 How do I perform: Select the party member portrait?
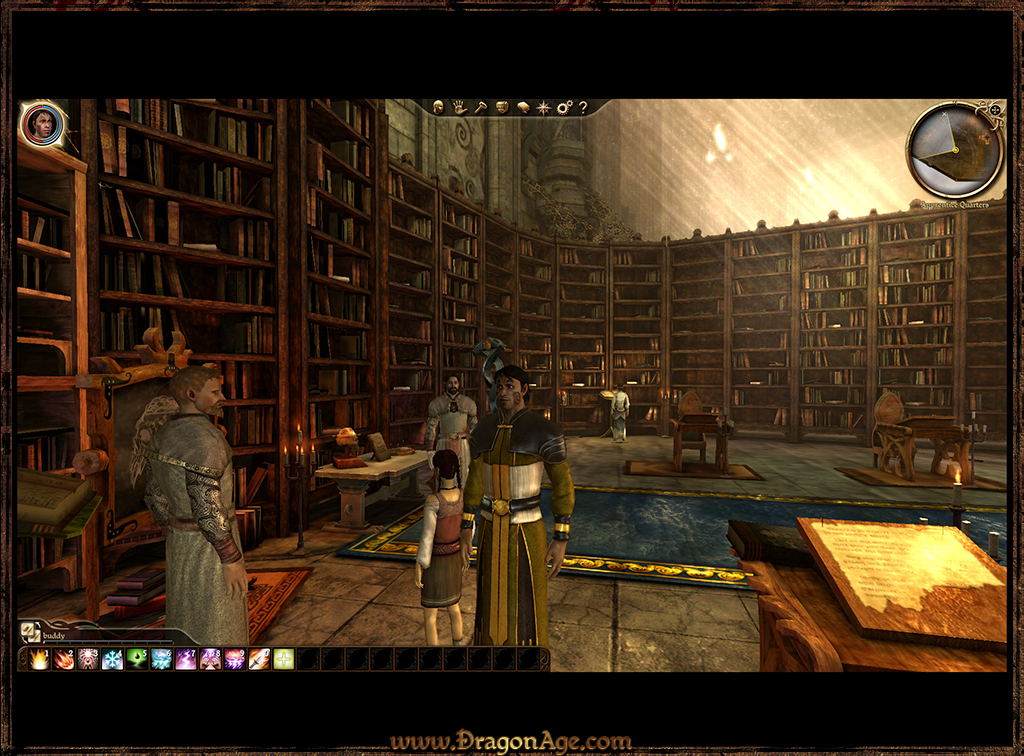(43, 124)
